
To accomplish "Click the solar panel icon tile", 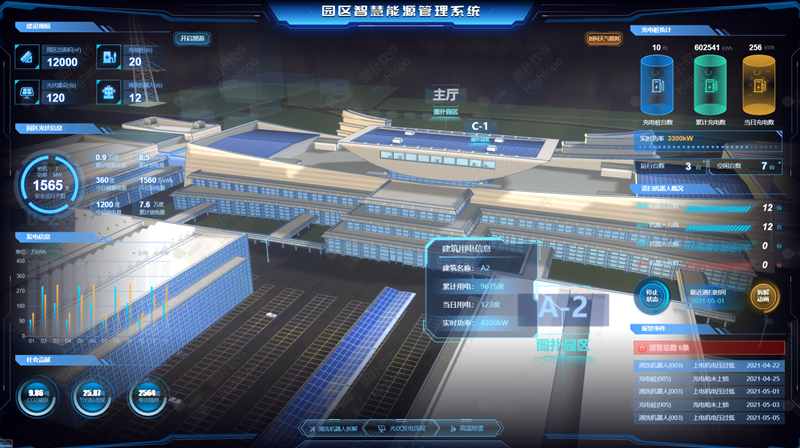I will (x=28, y=92).
